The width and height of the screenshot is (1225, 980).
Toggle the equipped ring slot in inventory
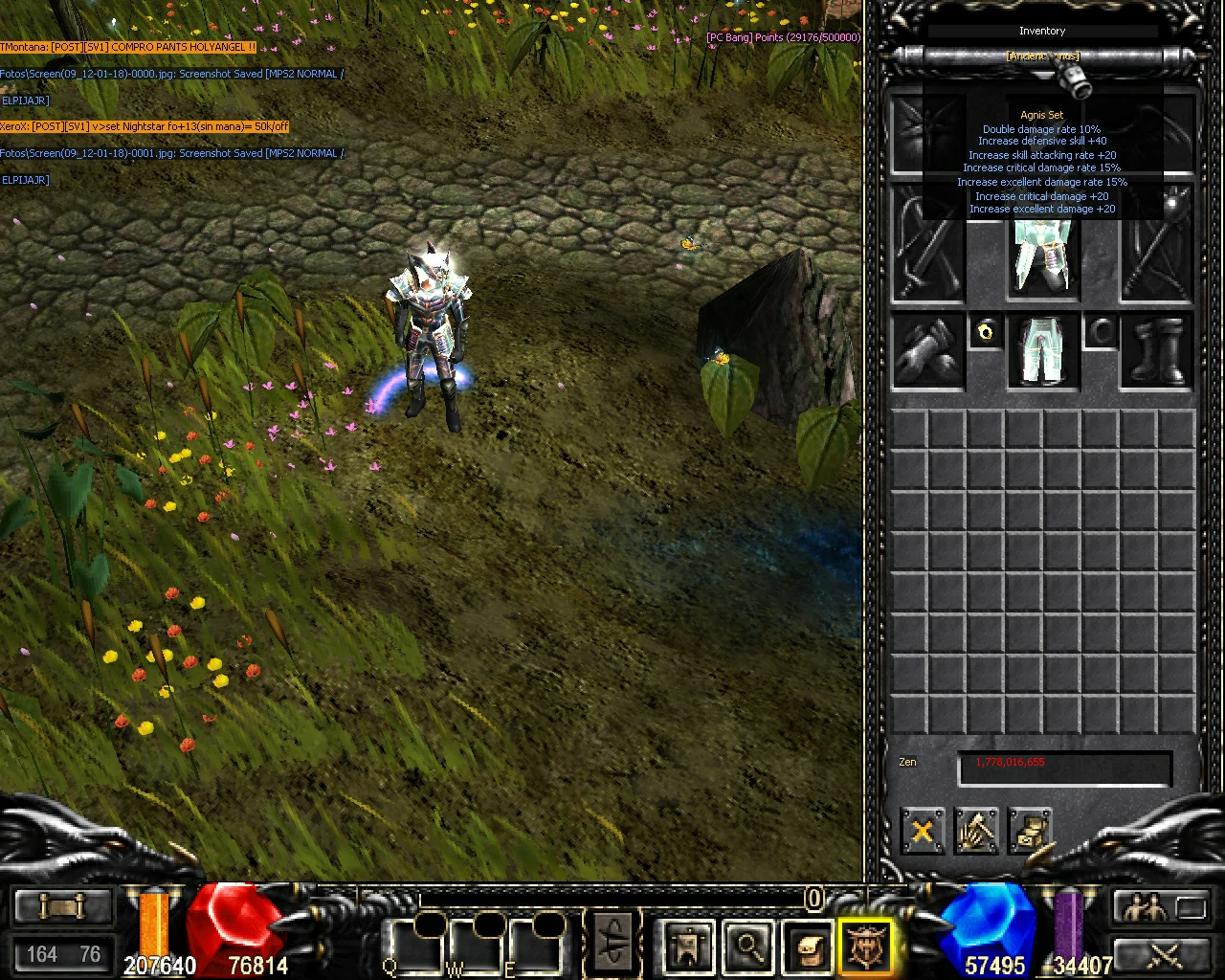985,332
